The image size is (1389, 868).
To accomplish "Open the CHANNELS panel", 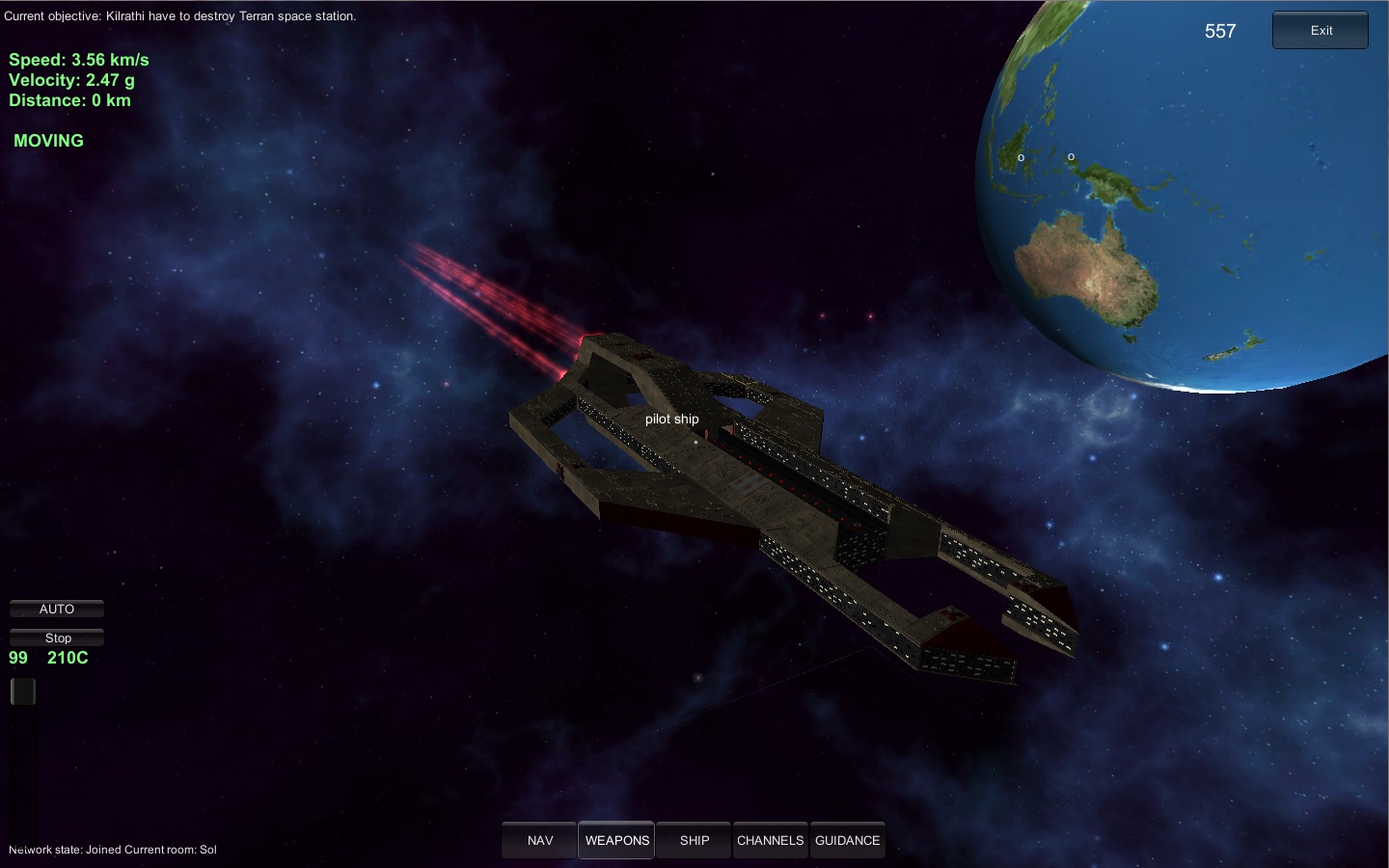I will pos(770,840).
